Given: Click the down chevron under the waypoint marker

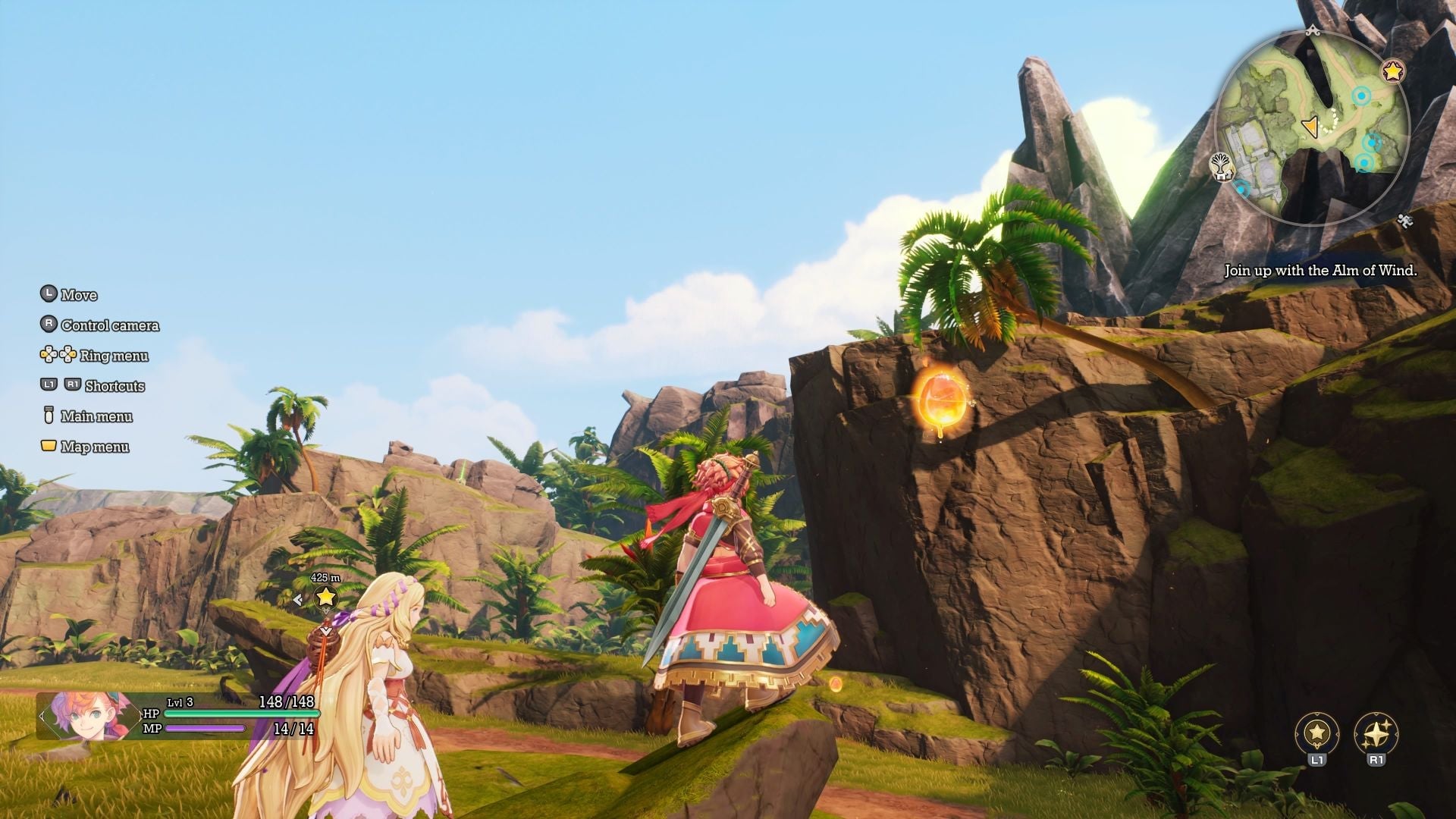Looking at the screenshot, I should [x=325, y=631].
